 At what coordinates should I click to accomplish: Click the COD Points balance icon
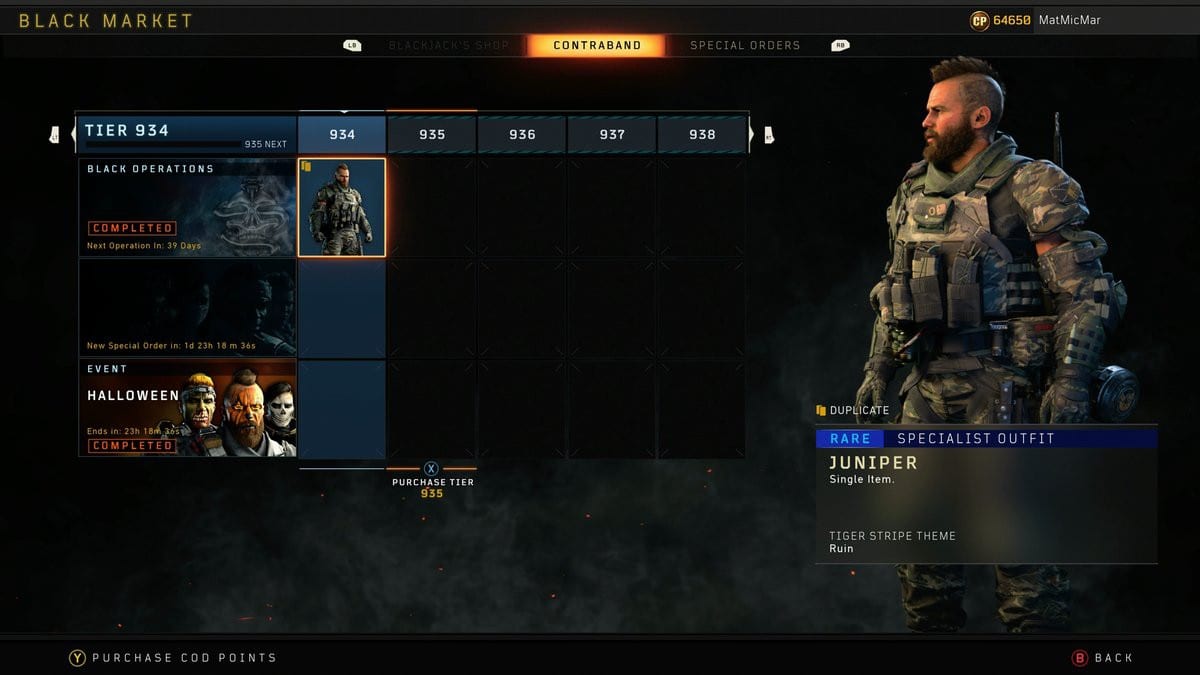click(979, 20)
